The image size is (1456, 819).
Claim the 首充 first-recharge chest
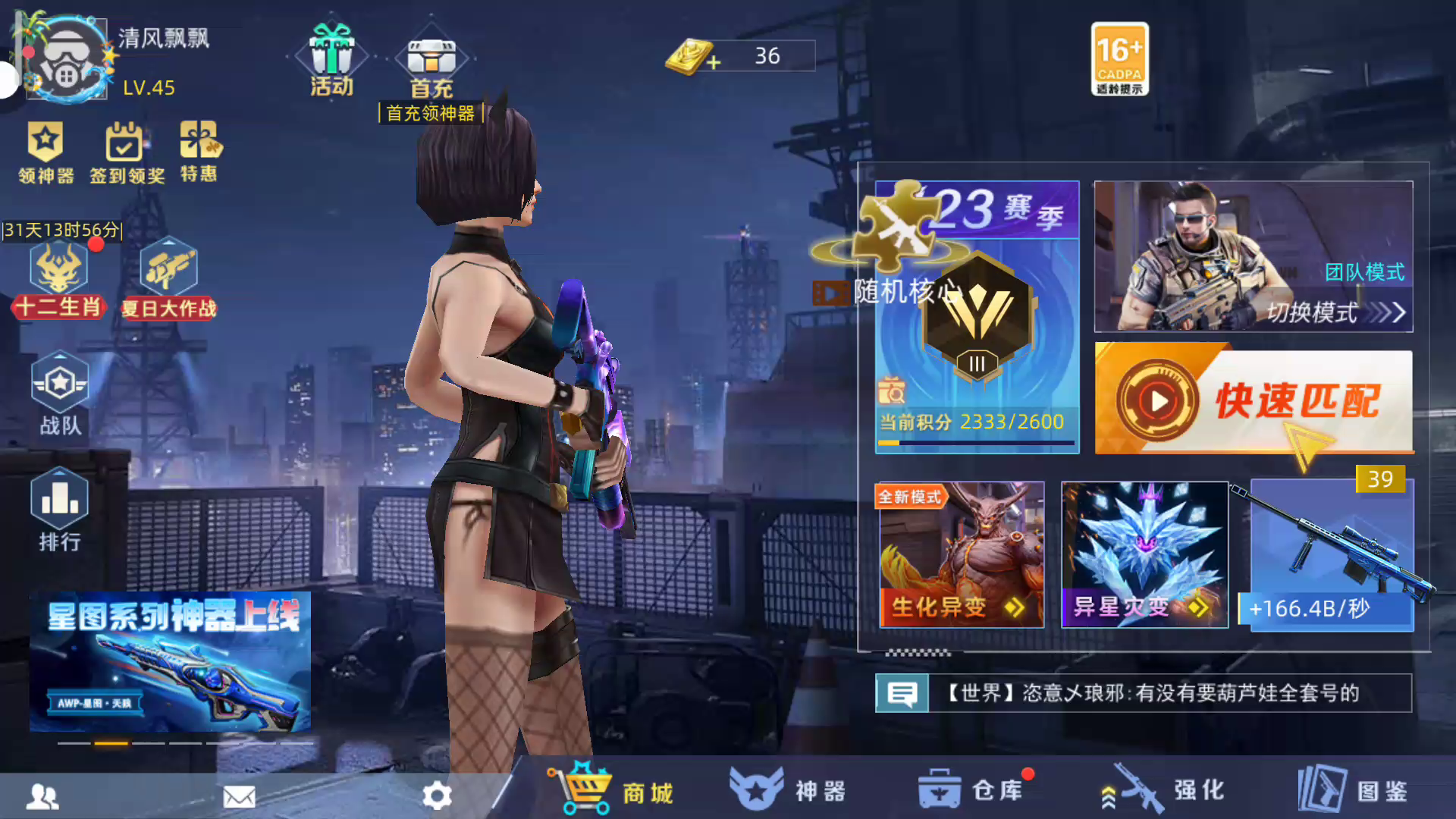(x=431, y=68)
